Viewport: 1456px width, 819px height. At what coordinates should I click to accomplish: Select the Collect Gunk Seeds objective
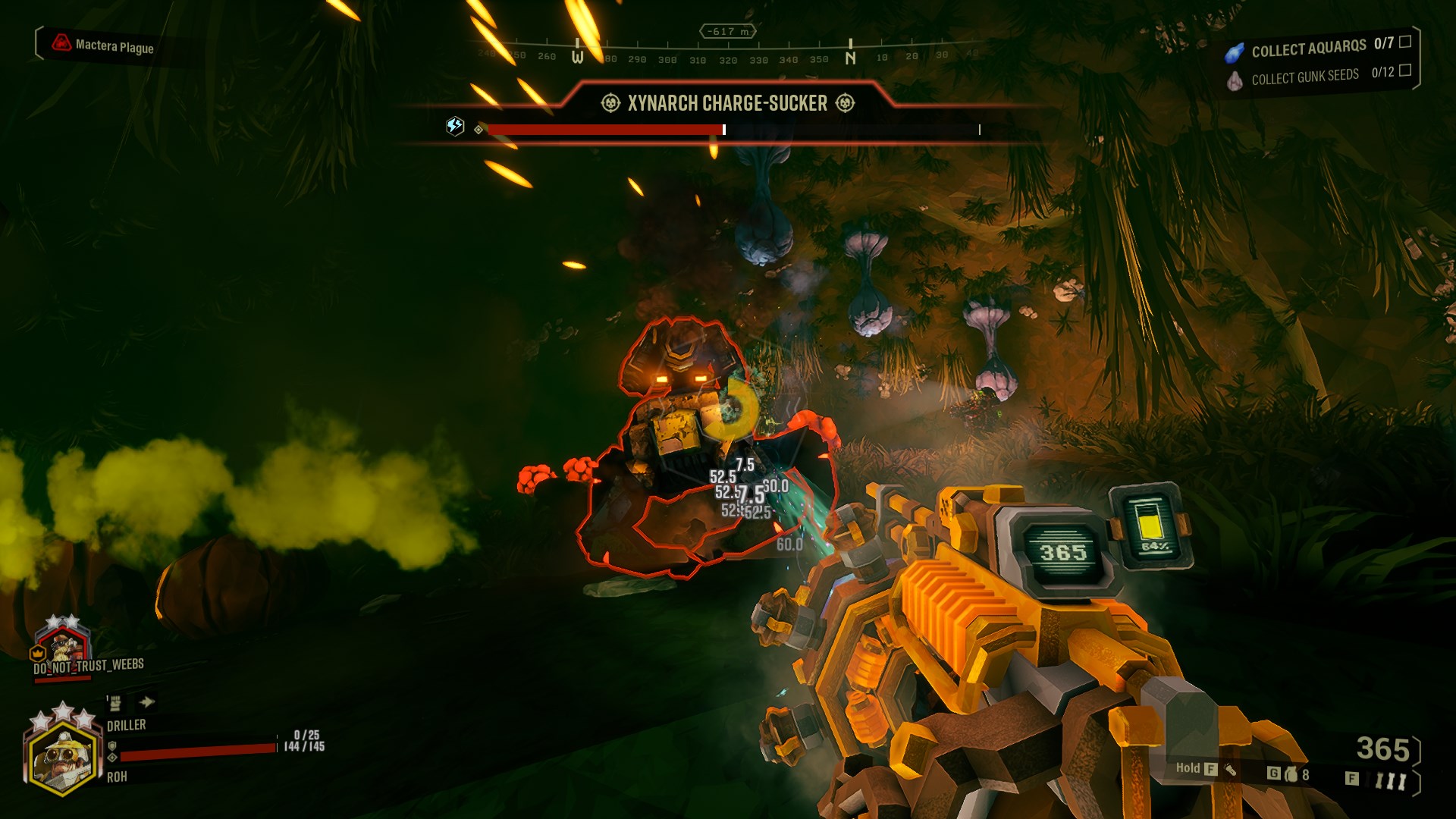tap(1304, 77)
